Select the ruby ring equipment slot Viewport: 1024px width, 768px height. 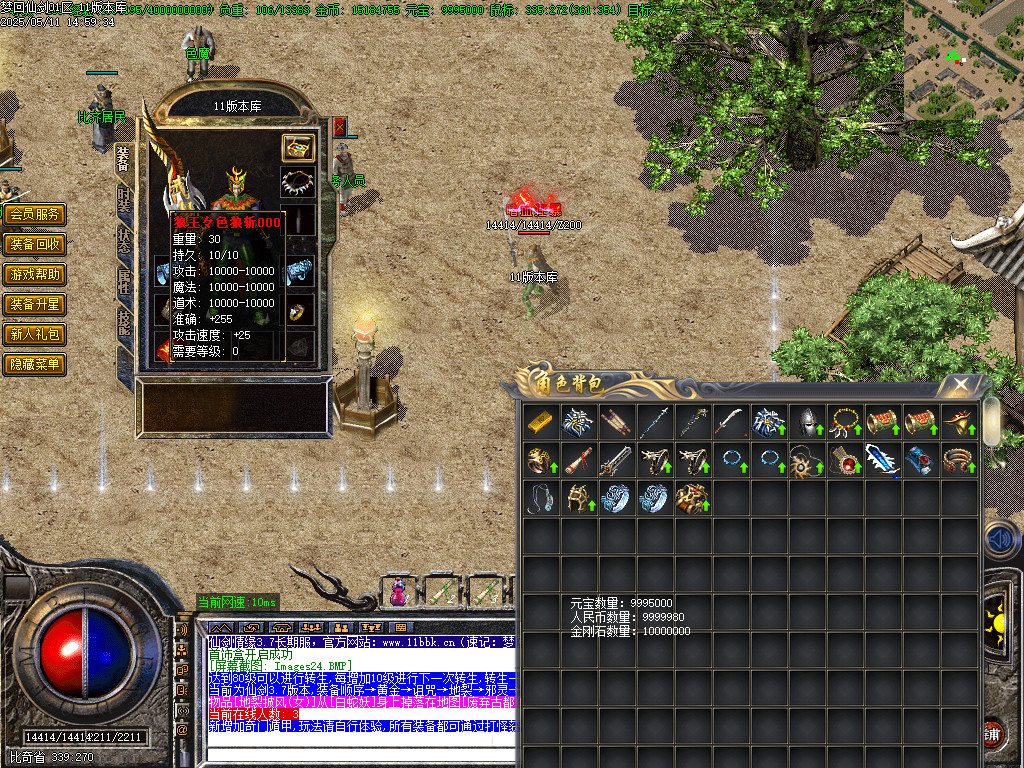[298, 310]
